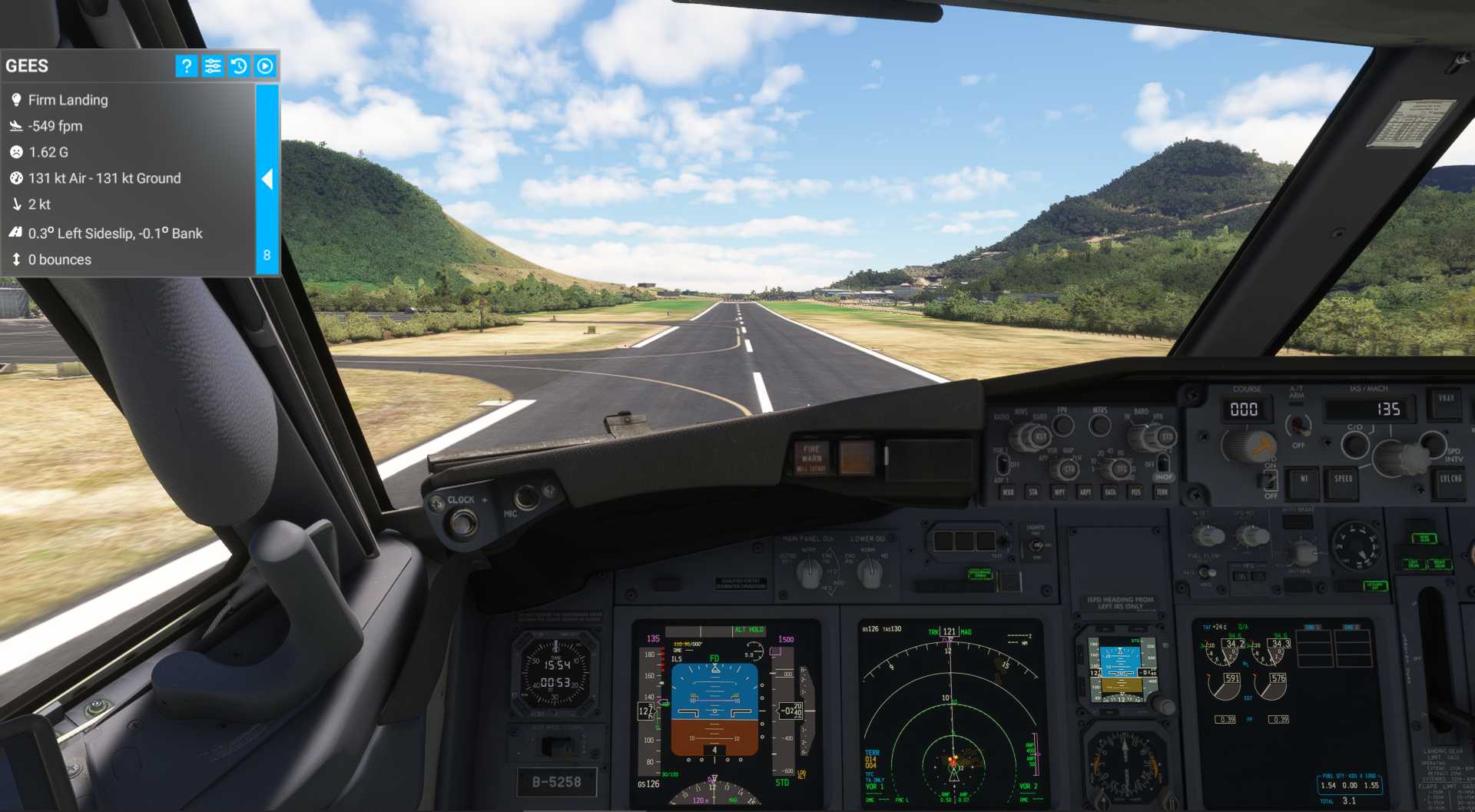The width and height of the screenshot is (1475, 812).
Task: View the GEES landing history
Action: coord(239,66)
